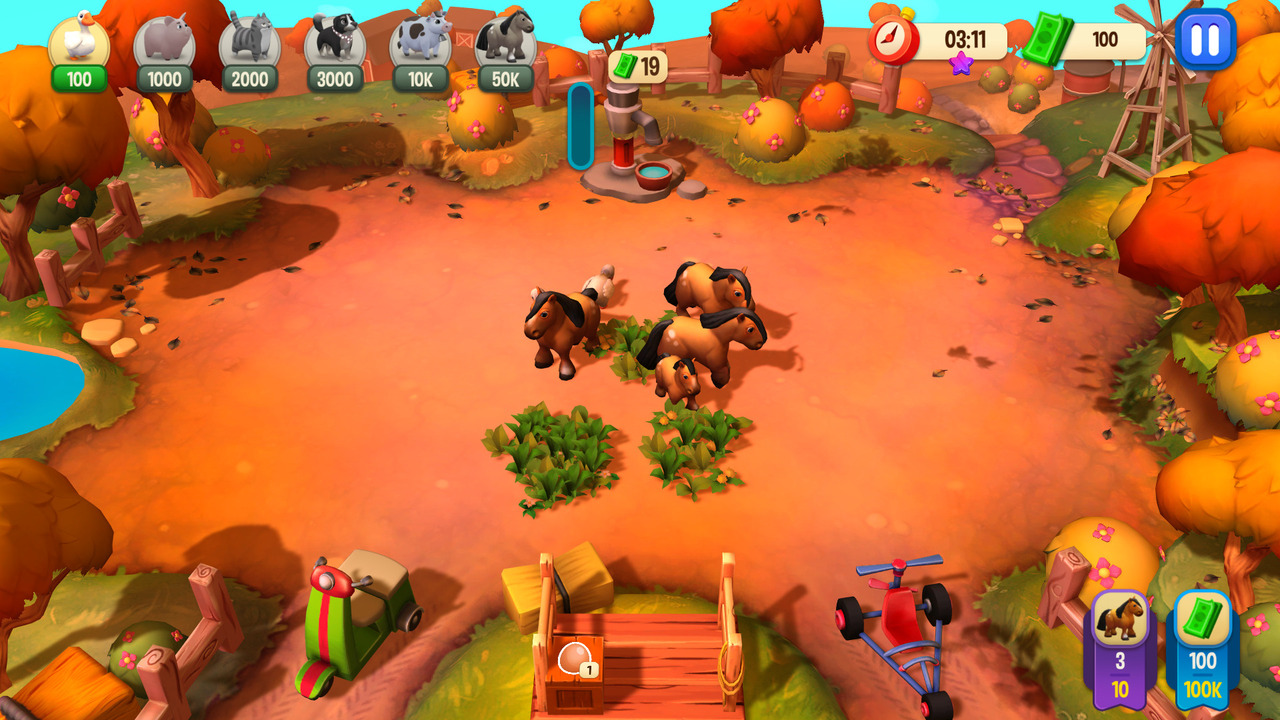Click the purple star below the timer
This screenshot has height=720, width=1280.
(959, 65)
